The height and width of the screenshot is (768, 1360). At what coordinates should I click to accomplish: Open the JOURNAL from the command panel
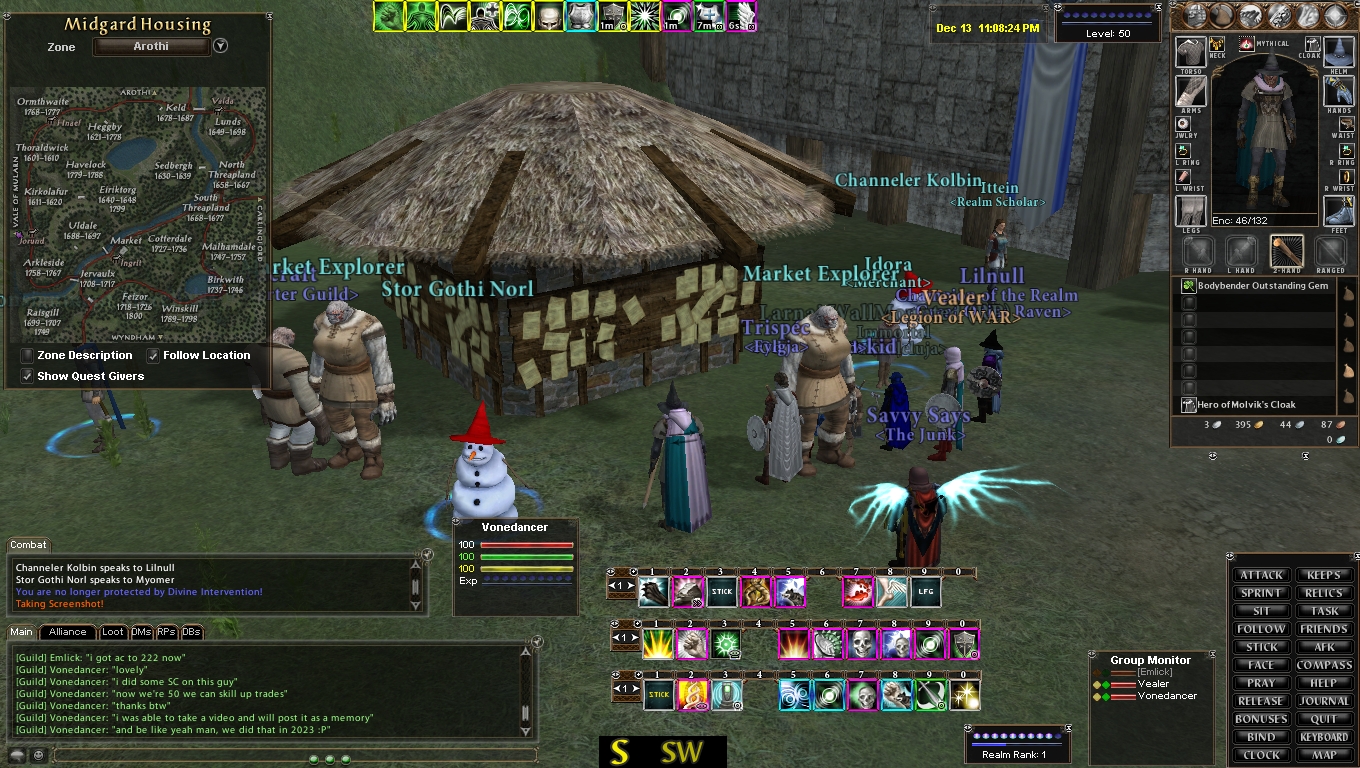1324,701
